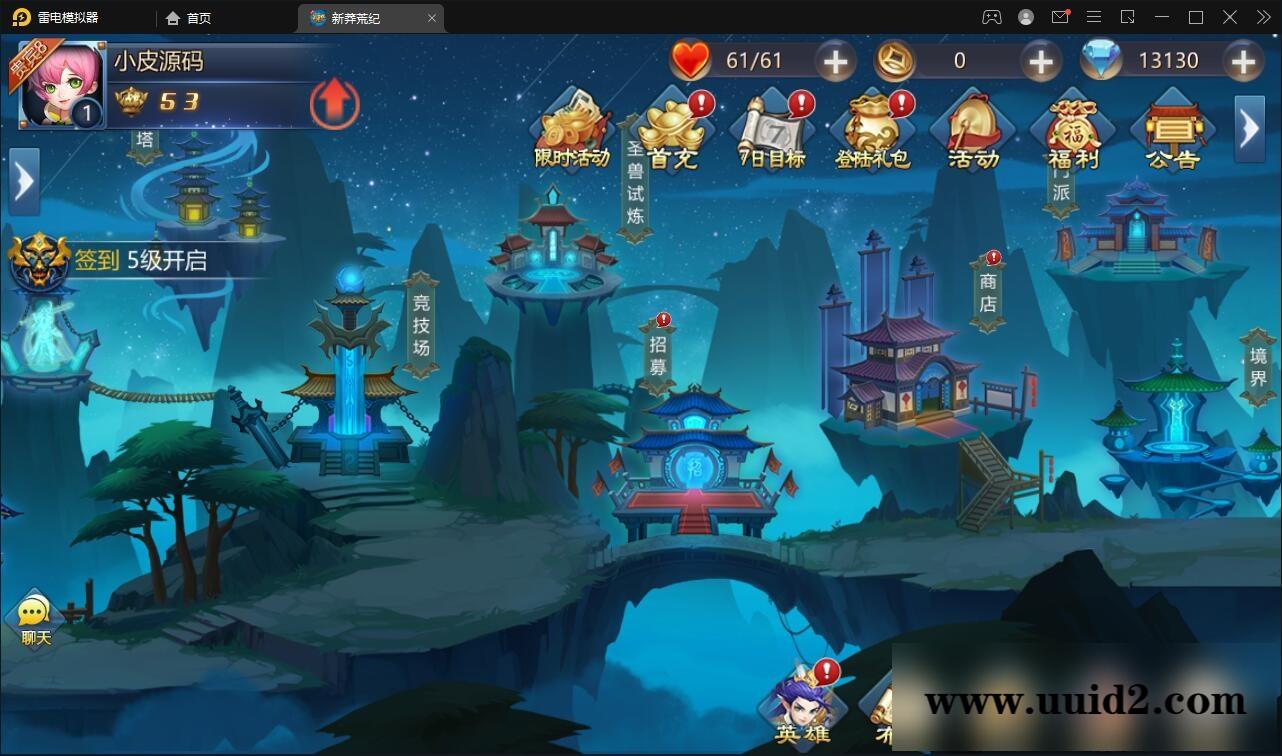The height and width of the screenshot is (756, 1282).
Task: Add diamonds with the plus button
Action: (1244, 60)
